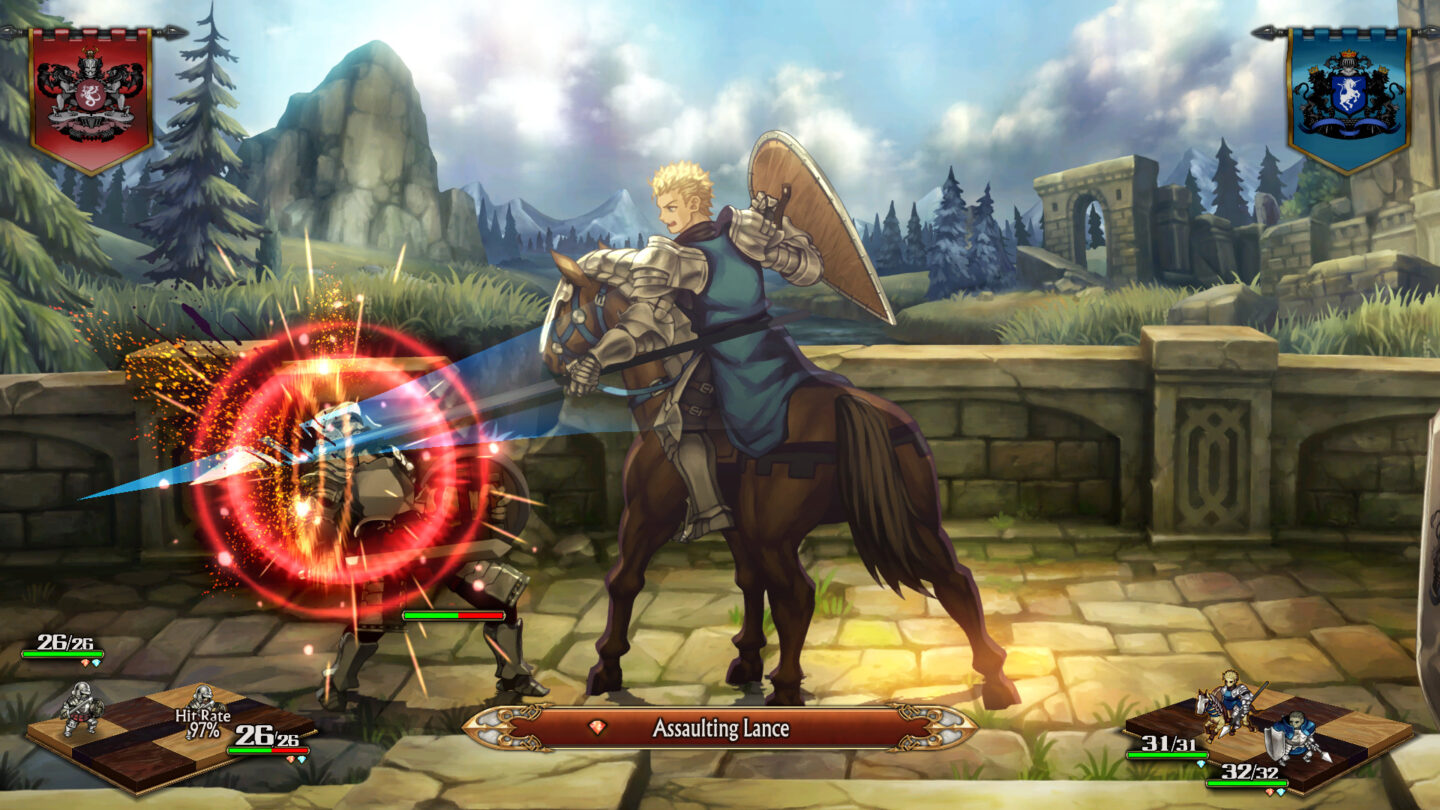Click the 32/32 HP counter on the right
The image size is (1440, 810).
1250,772
